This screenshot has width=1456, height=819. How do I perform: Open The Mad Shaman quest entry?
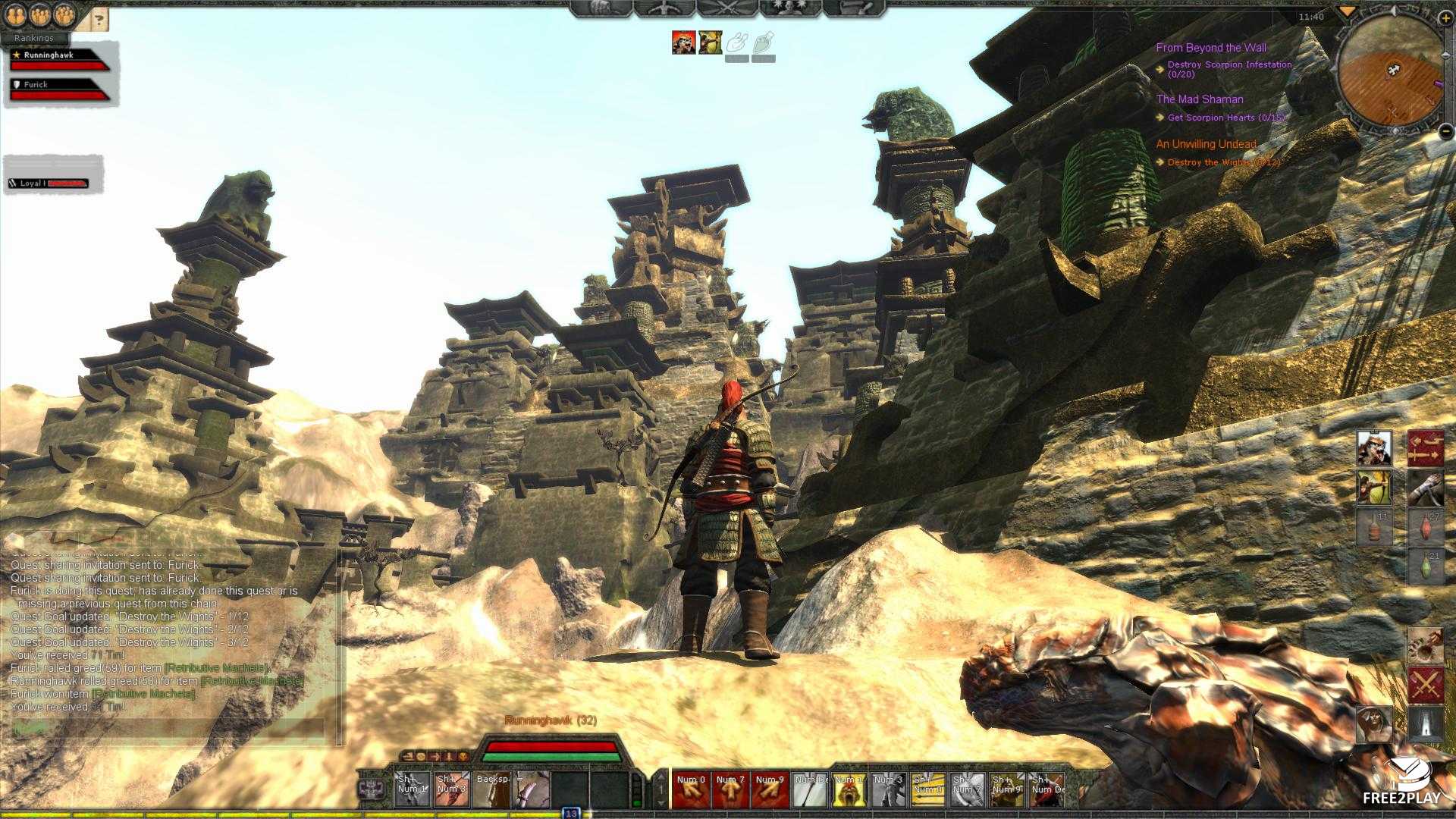point(1200,99)
